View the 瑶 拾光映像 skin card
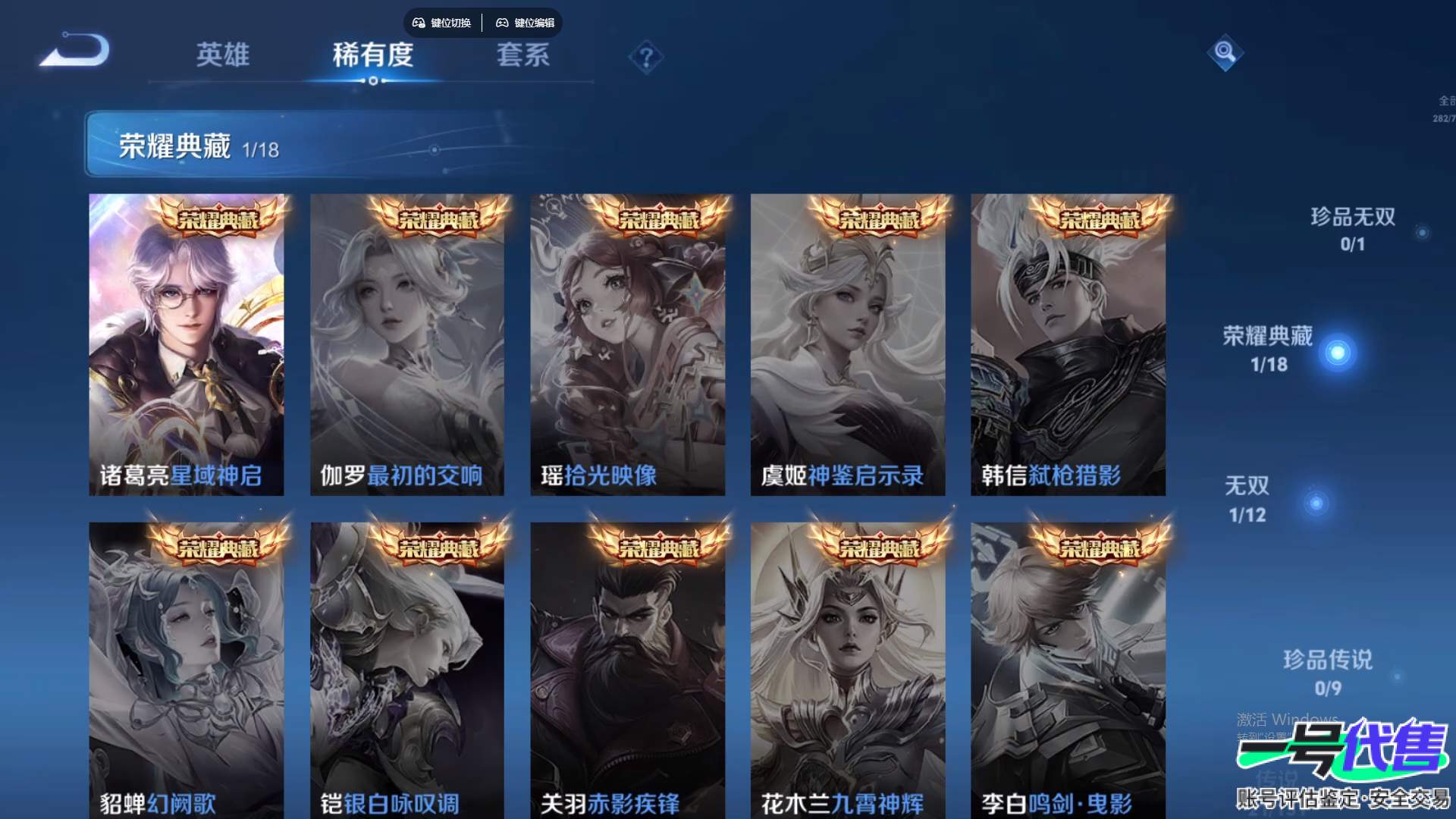This screenshot has width=1456, height=819. pyautogui.click(x=627, y=344)
